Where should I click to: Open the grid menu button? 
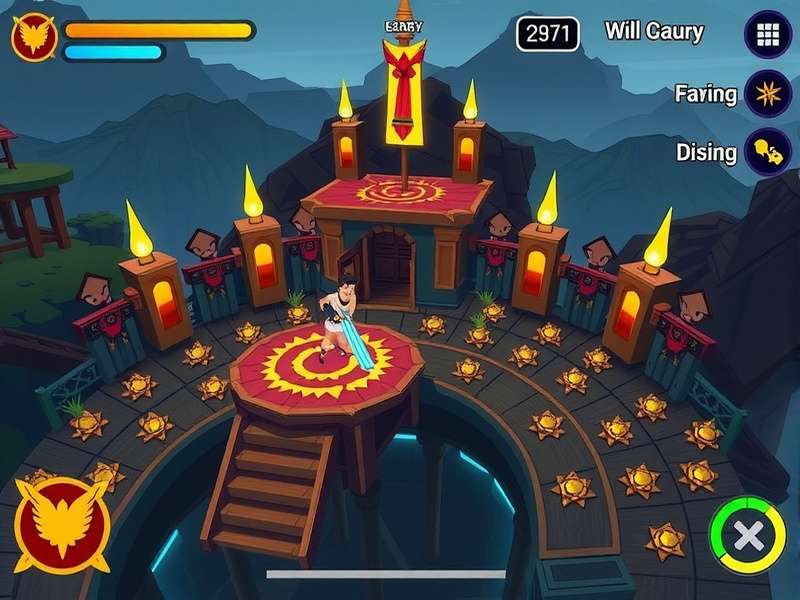768,34
